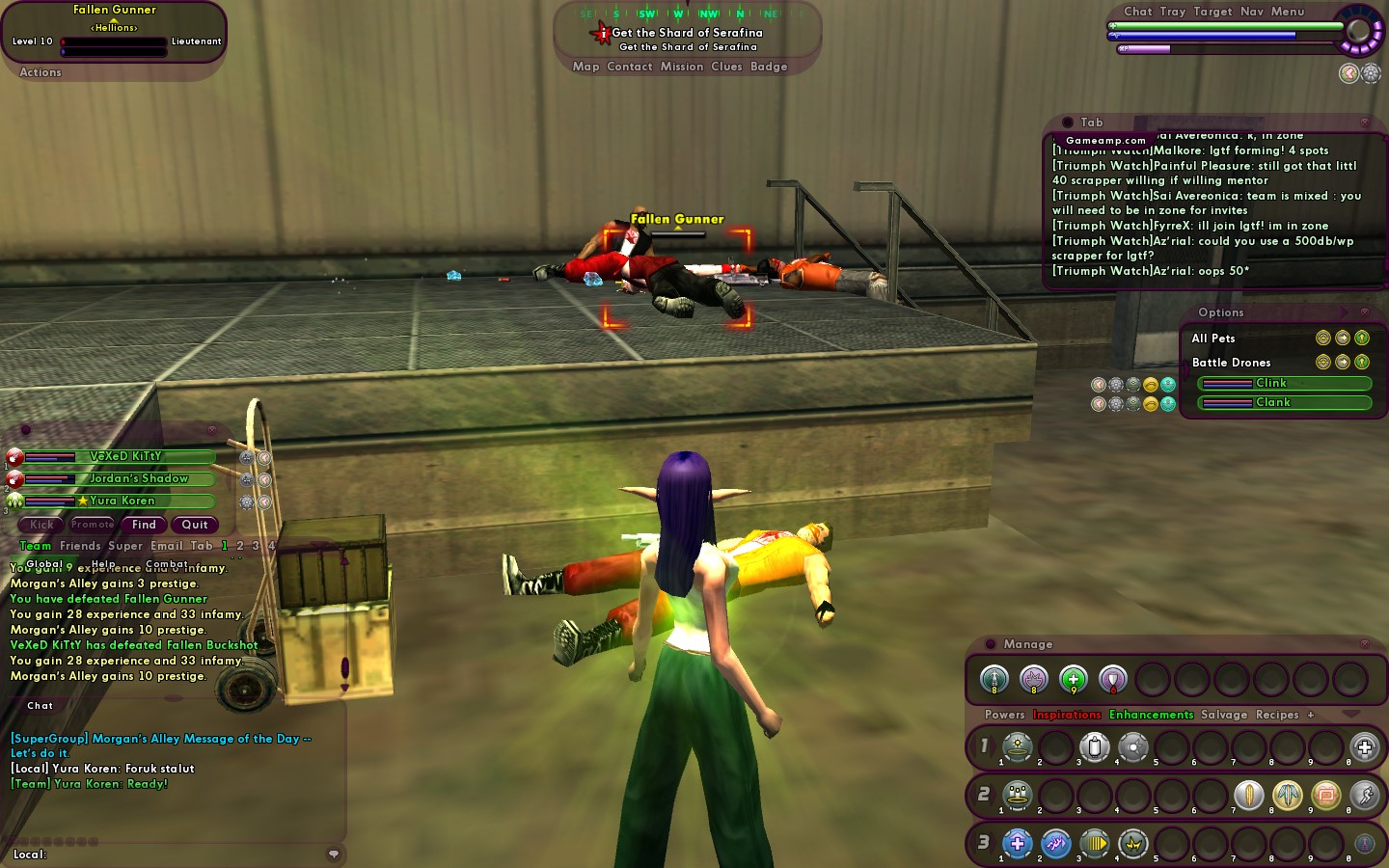Image resolution: width=1389 pixels, height=868 pixels.
Task: Show the Mission window
Action: tap(682, 67)
